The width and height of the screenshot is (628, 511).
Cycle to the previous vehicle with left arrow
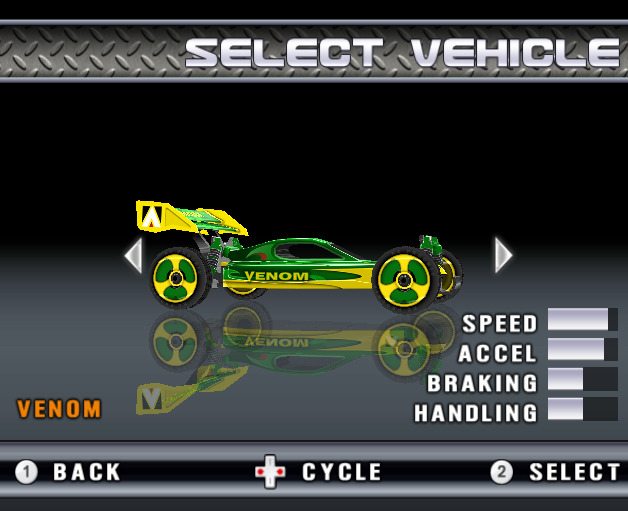[x=133, y=255]
